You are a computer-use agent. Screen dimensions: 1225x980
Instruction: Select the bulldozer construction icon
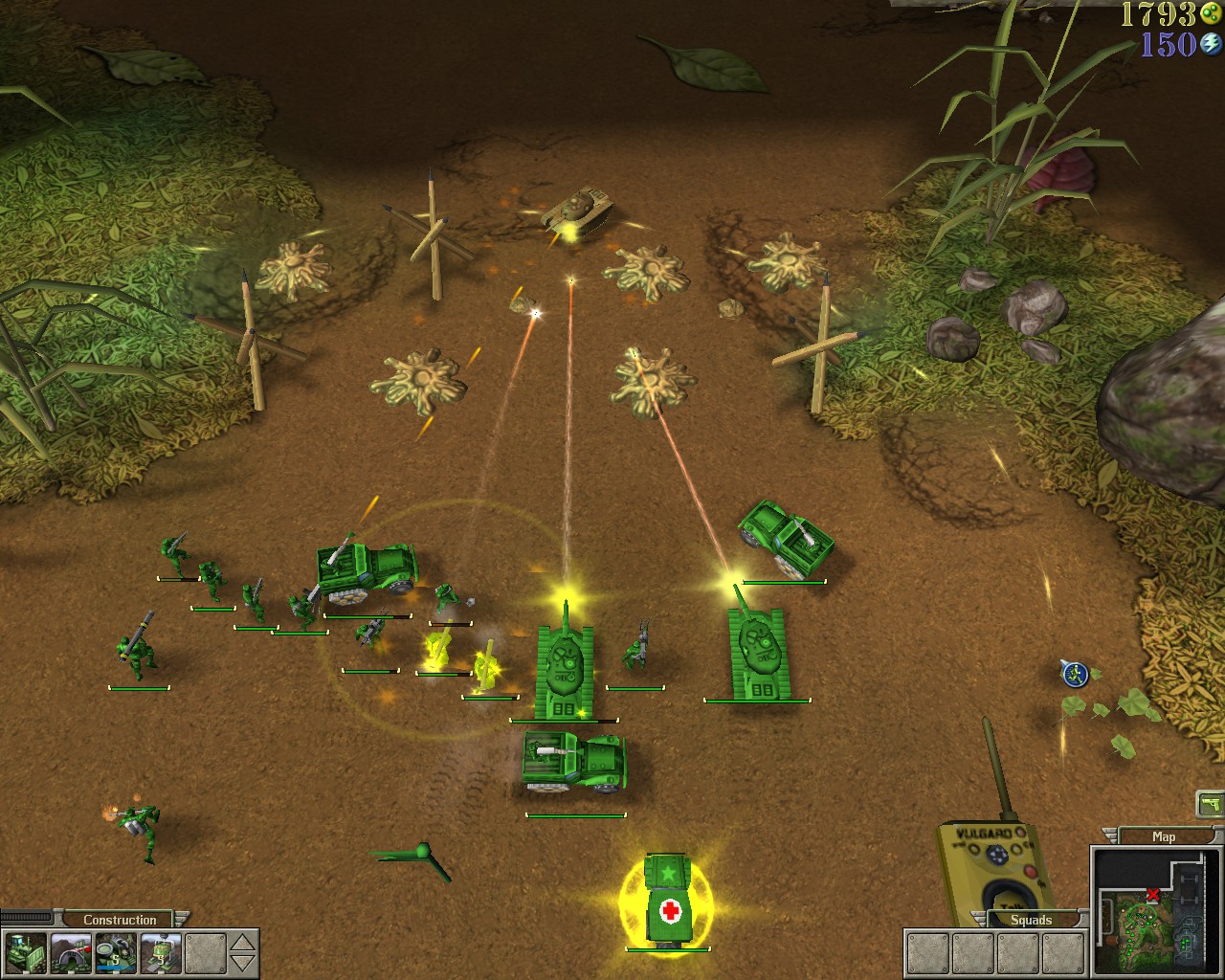tap(26, 952)
